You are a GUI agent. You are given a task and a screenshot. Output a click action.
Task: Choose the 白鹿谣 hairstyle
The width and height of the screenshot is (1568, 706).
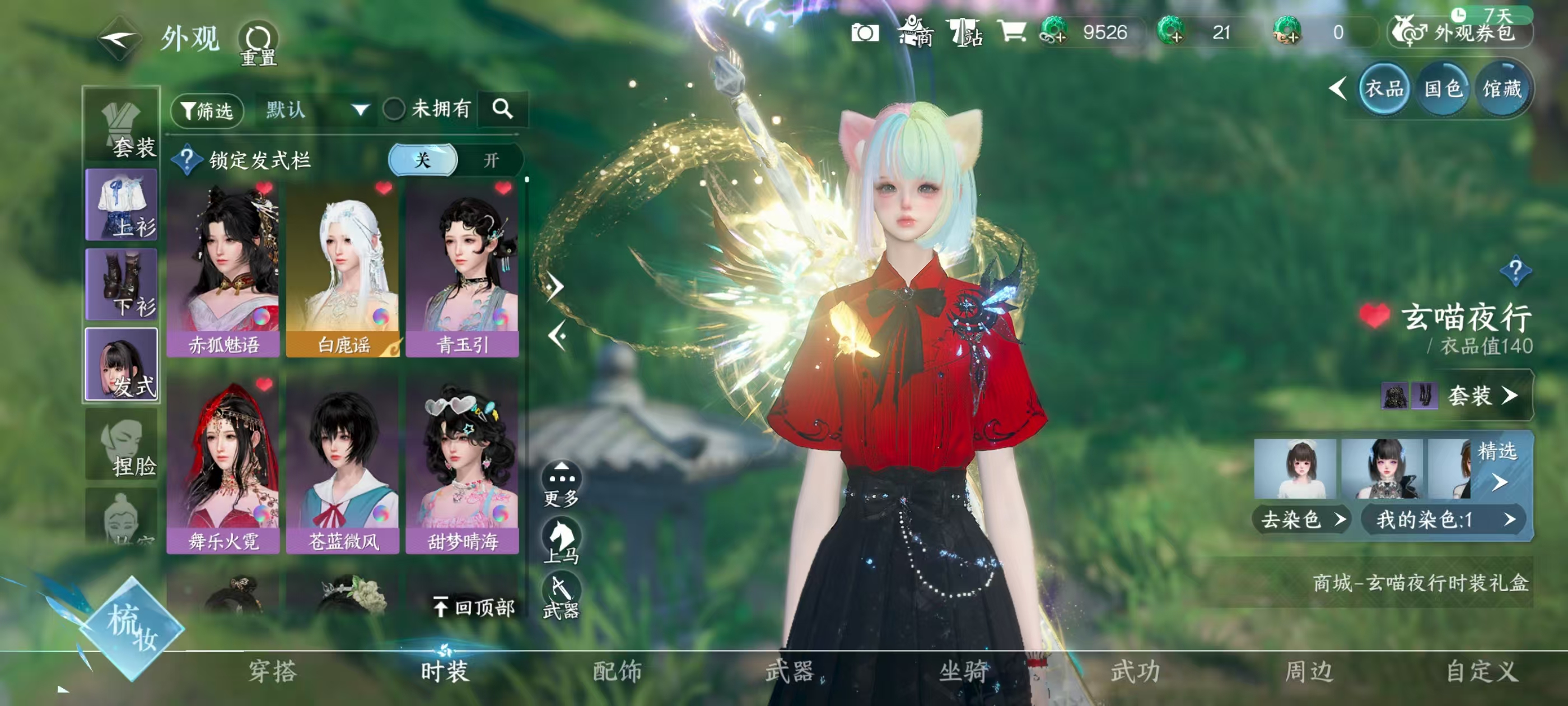tap(343, 268)
